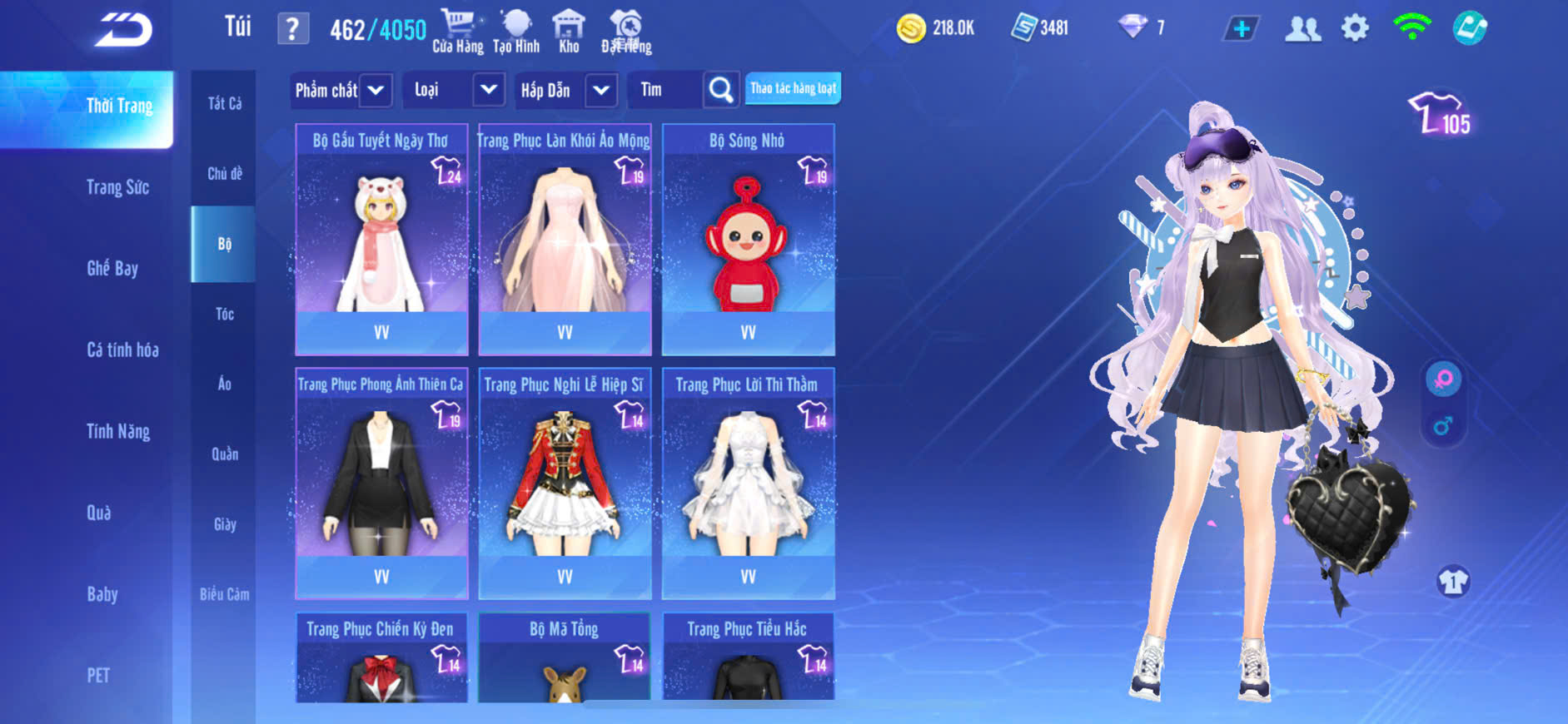The image size is (1568, 724).
Task: Open the Kho storage
Action: tap(569, 32)
